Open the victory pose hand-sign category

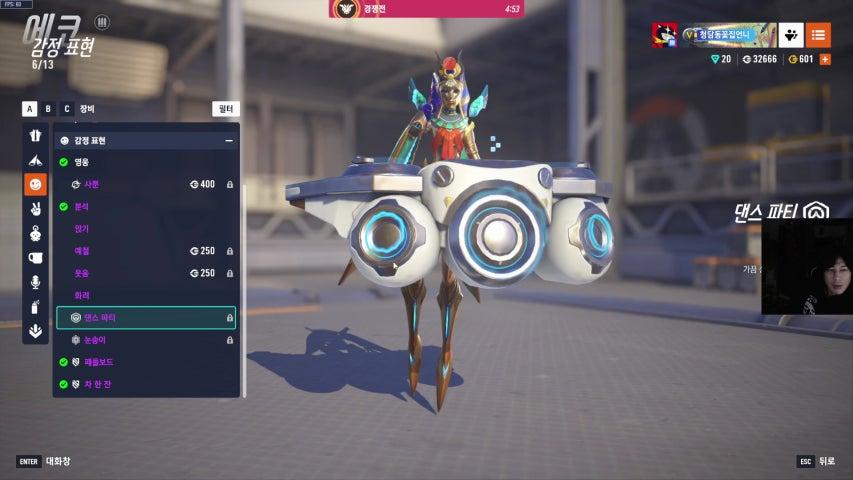point(36,209)
